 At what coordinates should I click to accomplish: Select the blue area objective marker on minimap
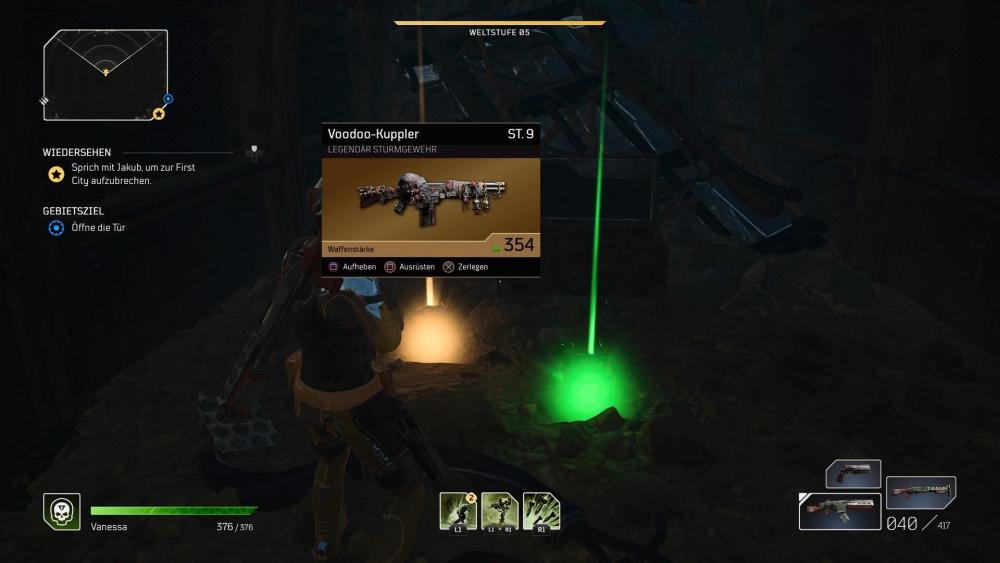168,99
